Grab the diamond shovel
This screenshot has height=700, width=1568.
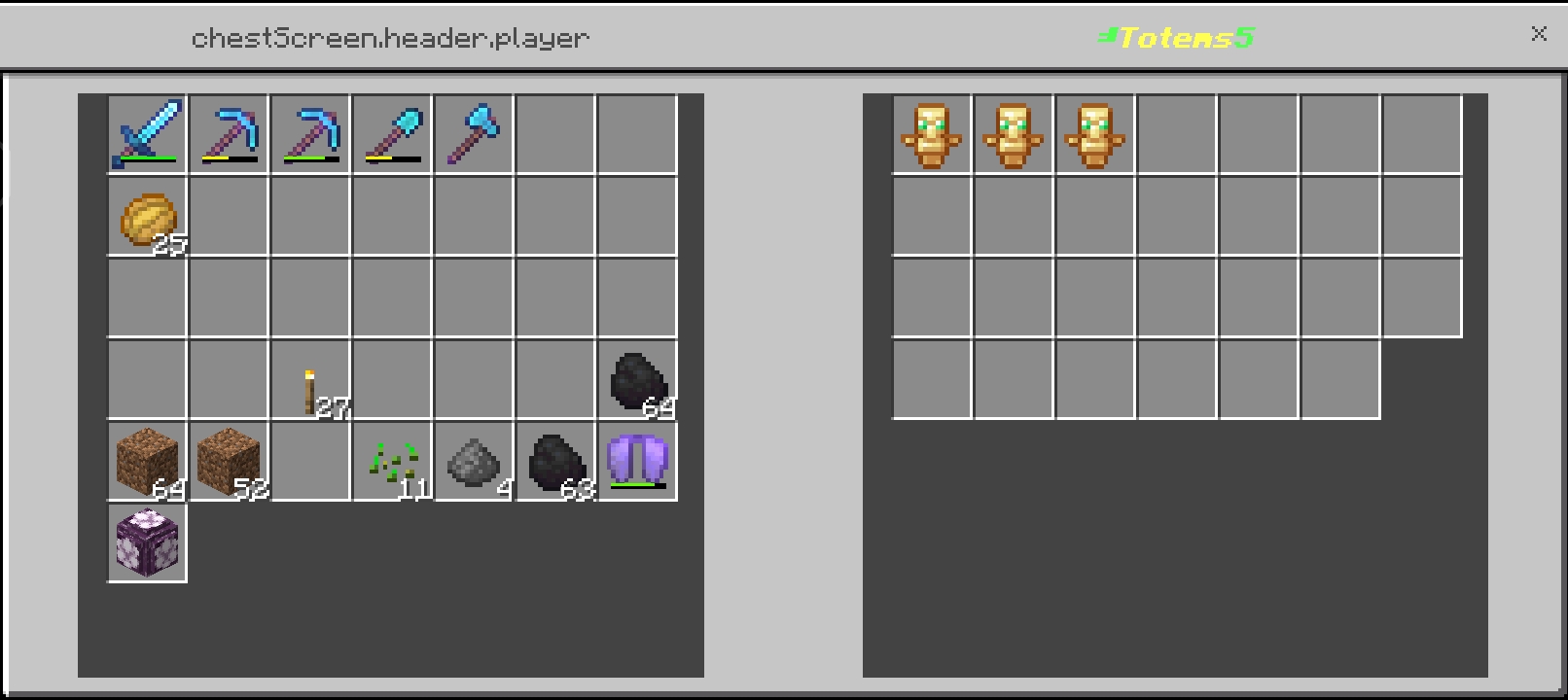tap(392, 133)
